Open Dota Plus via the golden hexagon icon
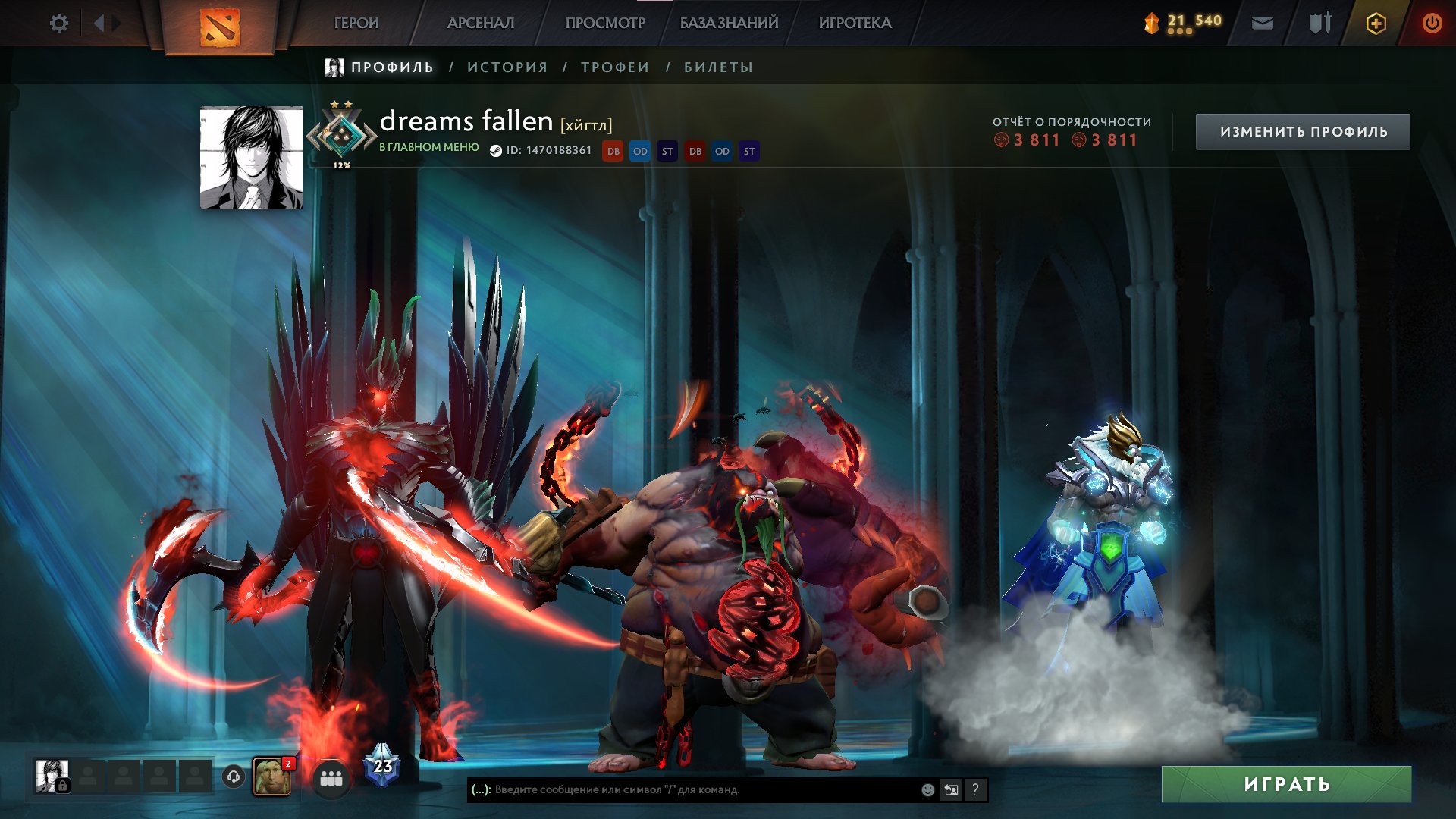Screen dimensions: 1456x819 1376,23
